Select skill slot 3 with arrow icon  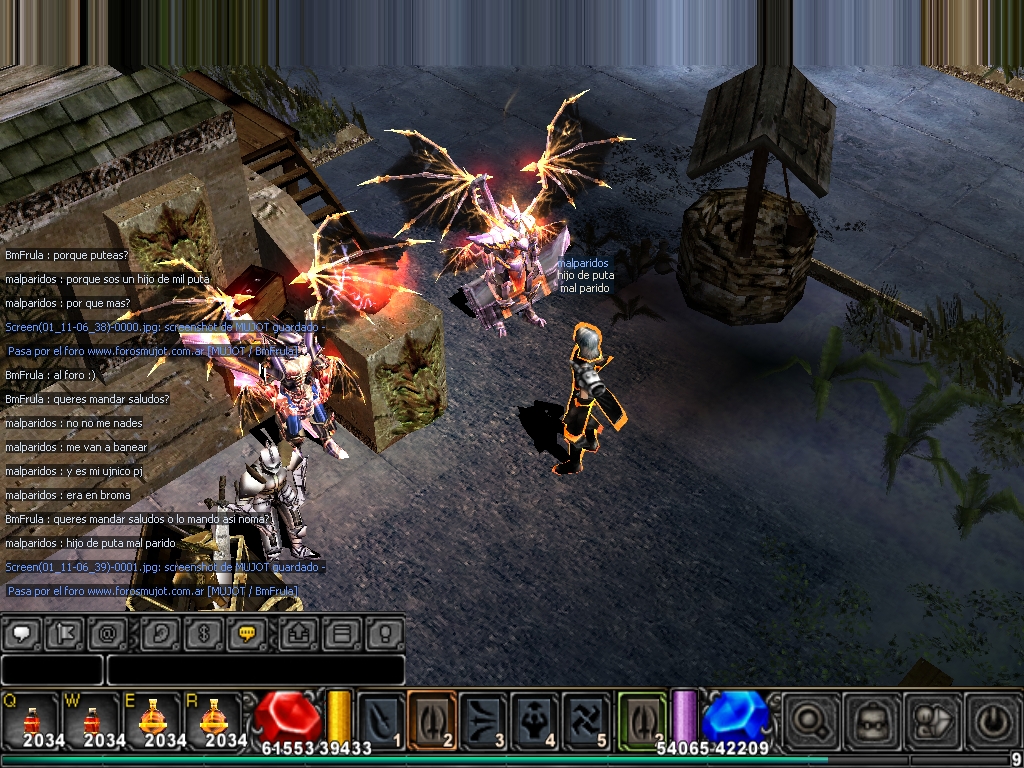click(x=484, y=719)
